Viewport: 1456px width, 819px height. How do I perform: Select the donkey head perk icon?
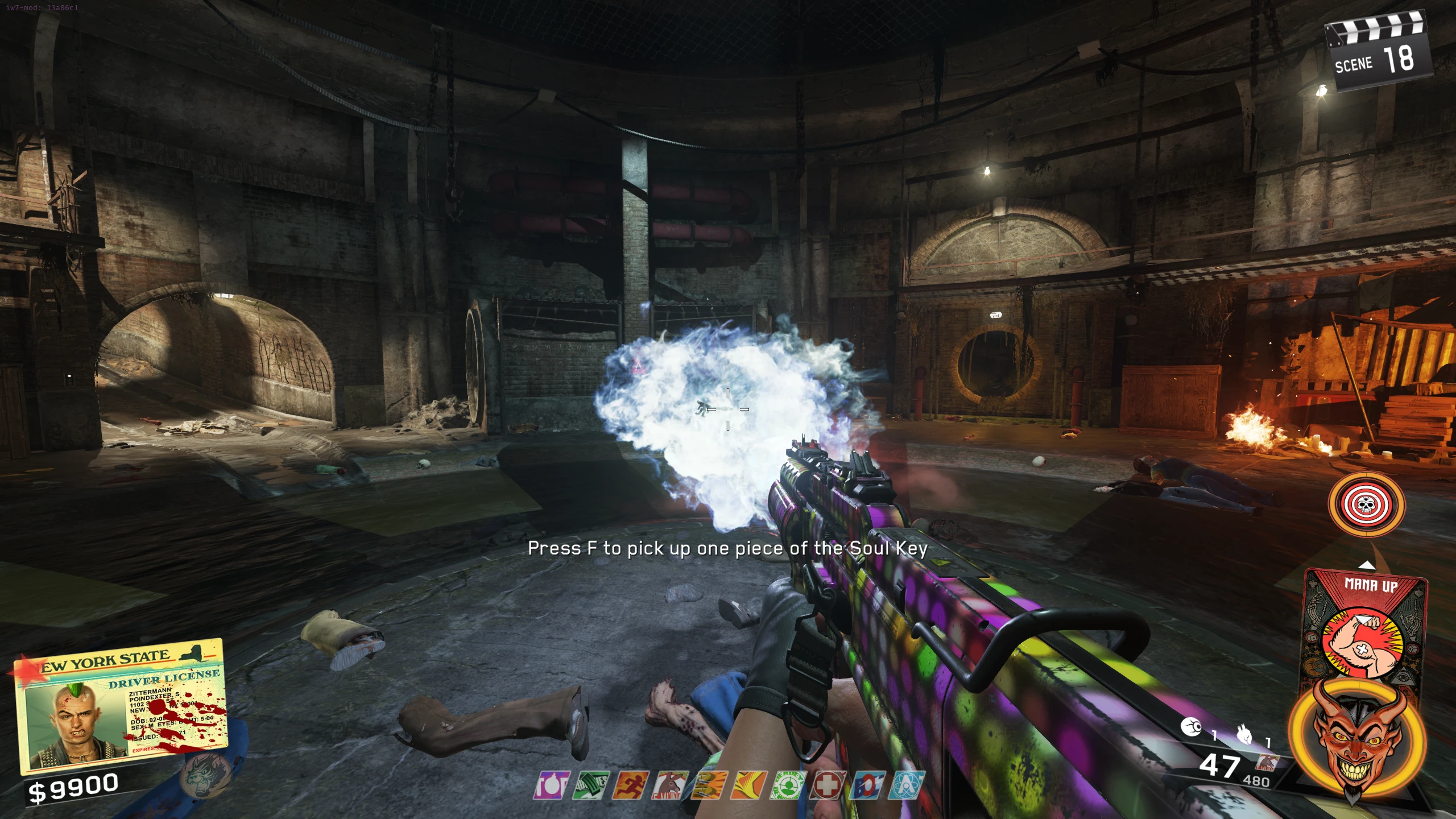tap(669, 785)
